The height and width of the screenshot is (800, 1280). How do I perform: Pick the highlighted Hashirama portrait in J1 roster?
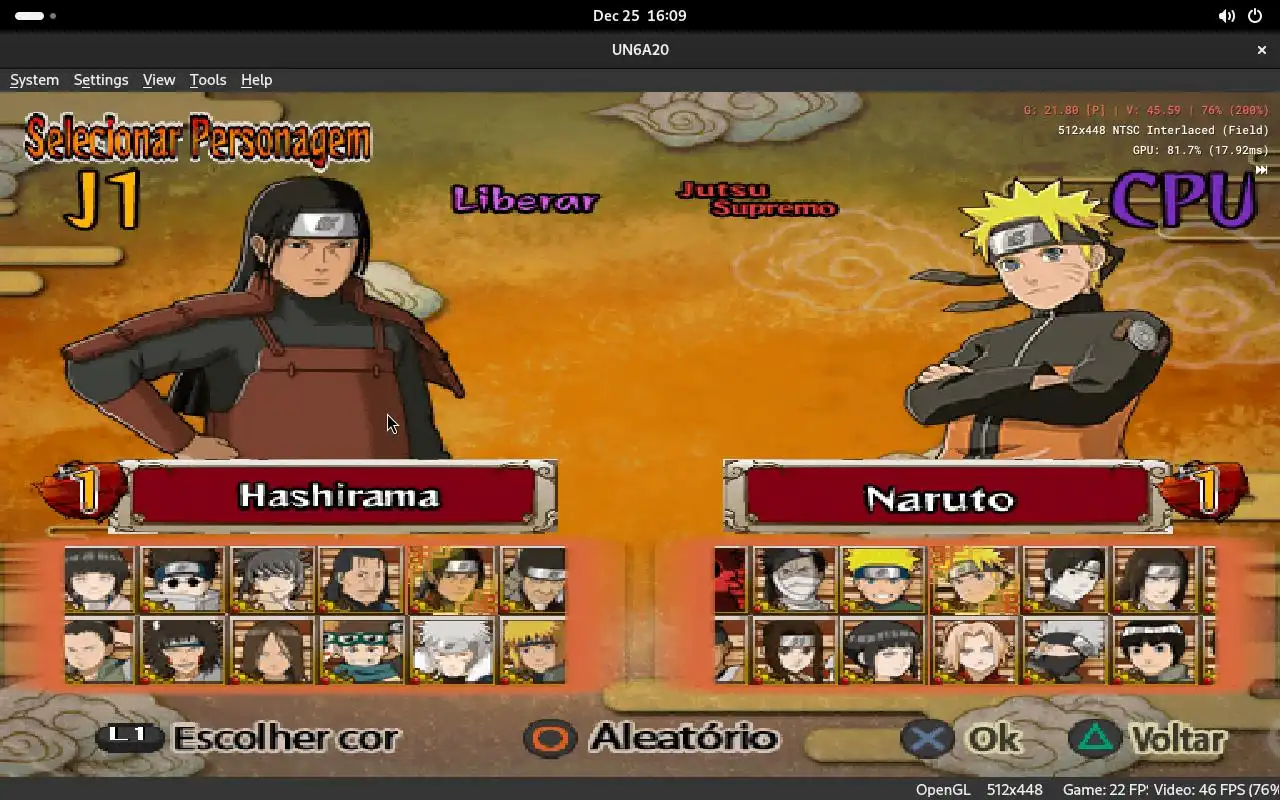452,579
